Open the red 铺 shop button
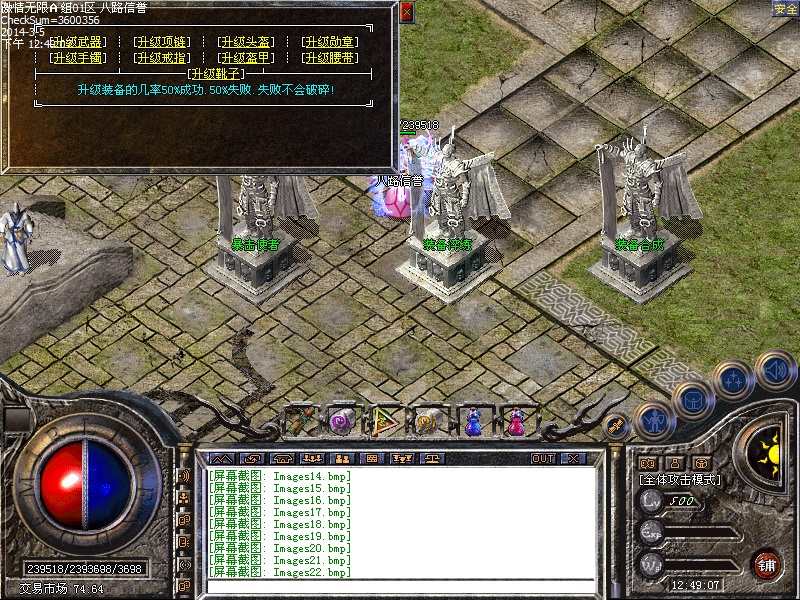 [x=767, y=563]
